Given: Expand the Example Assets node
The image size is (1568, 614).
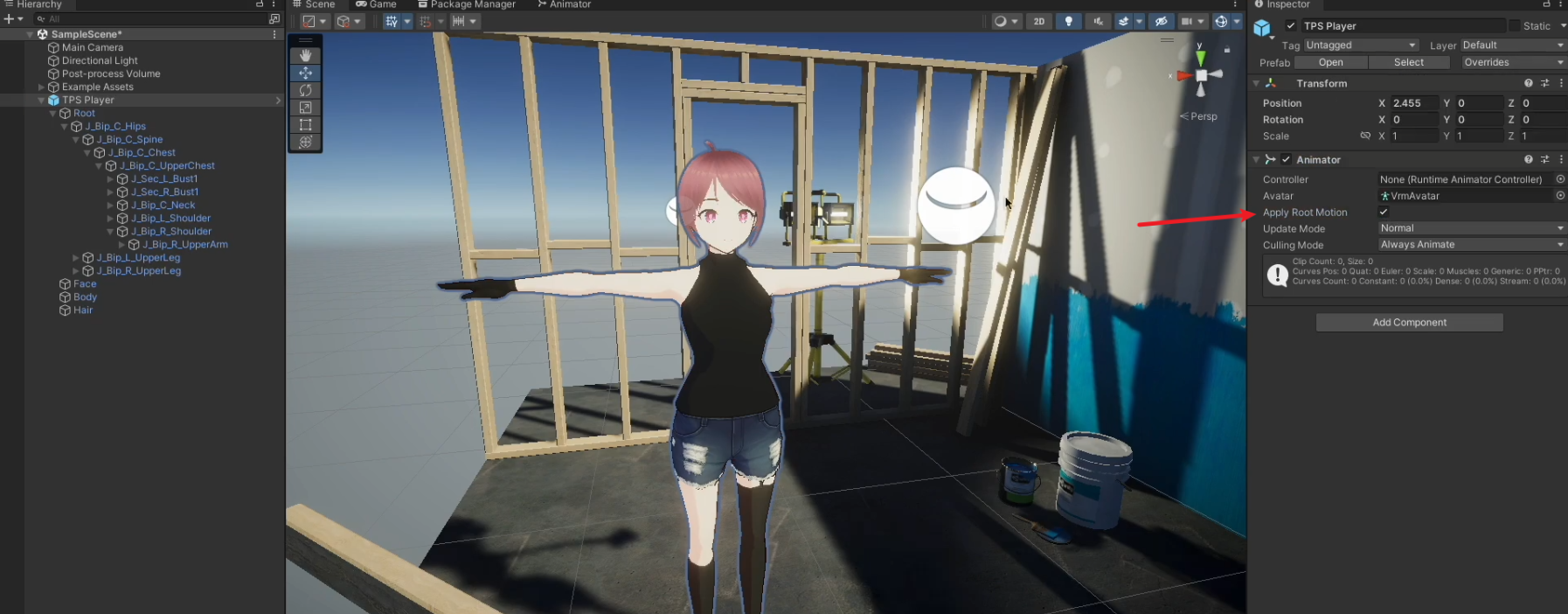Looking at the screenshot, I should (x=41, y=87).
